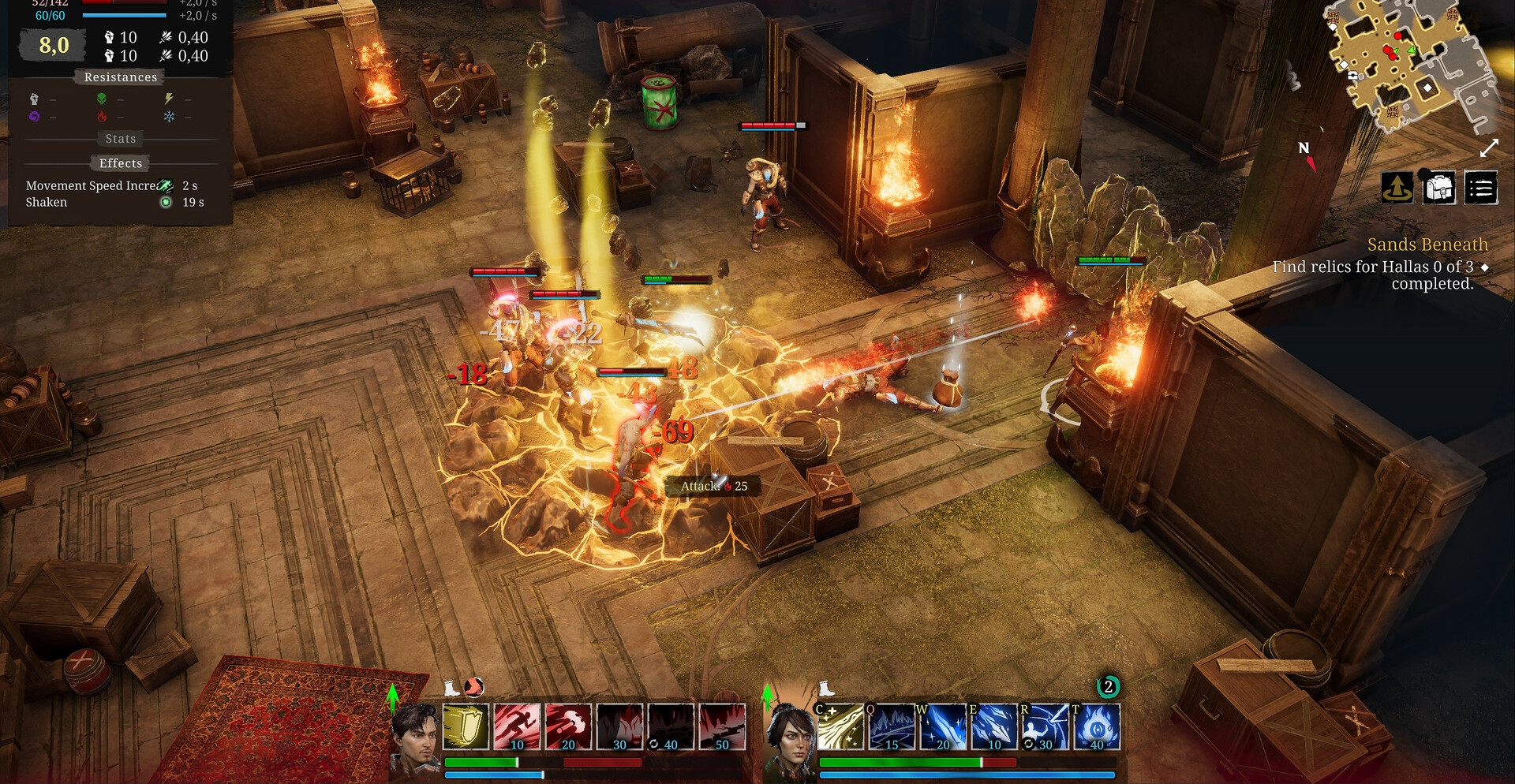Use the red sprint ability costing 10
The height and width of the screenshot is (784, 1515).
(517, 726)
